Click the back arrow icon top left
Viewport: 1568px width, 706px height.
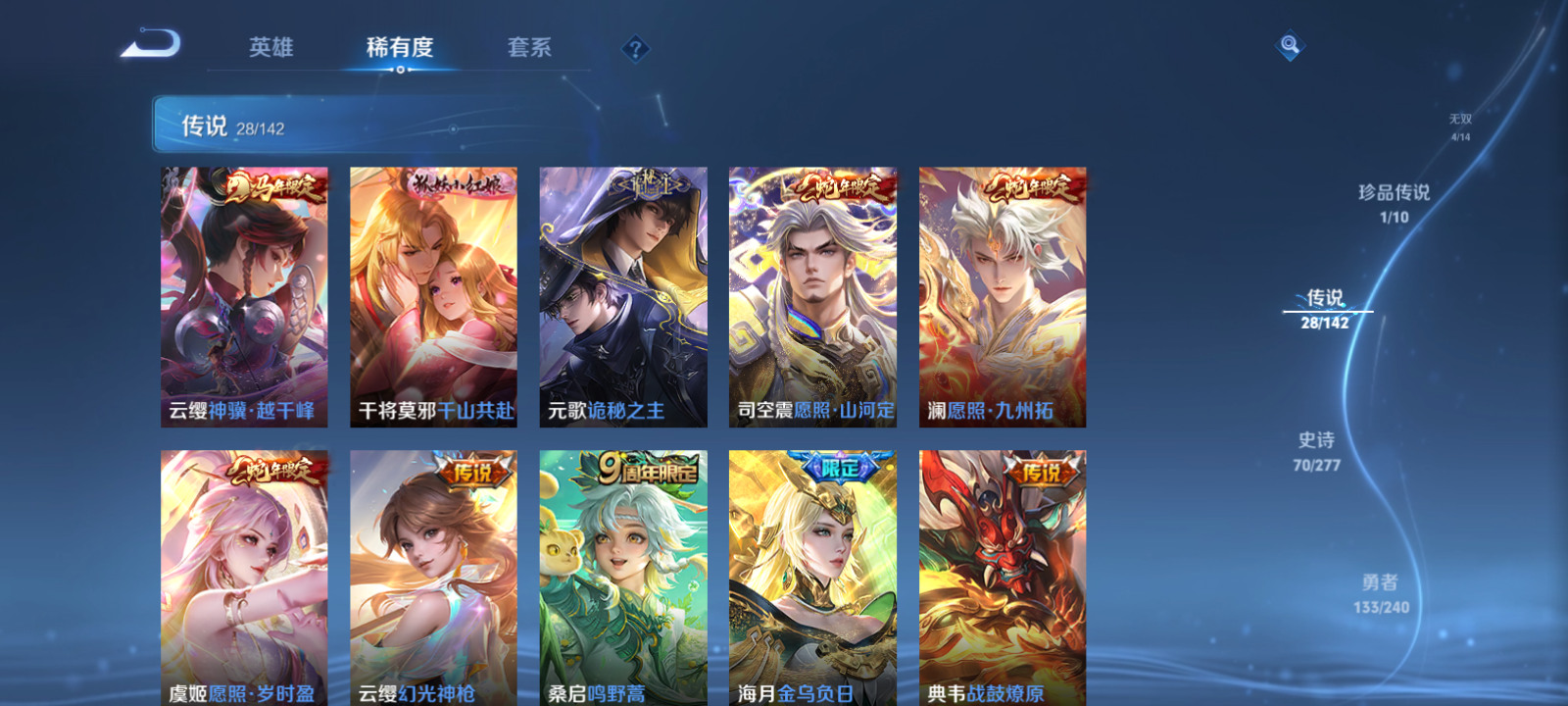point(152,44)
